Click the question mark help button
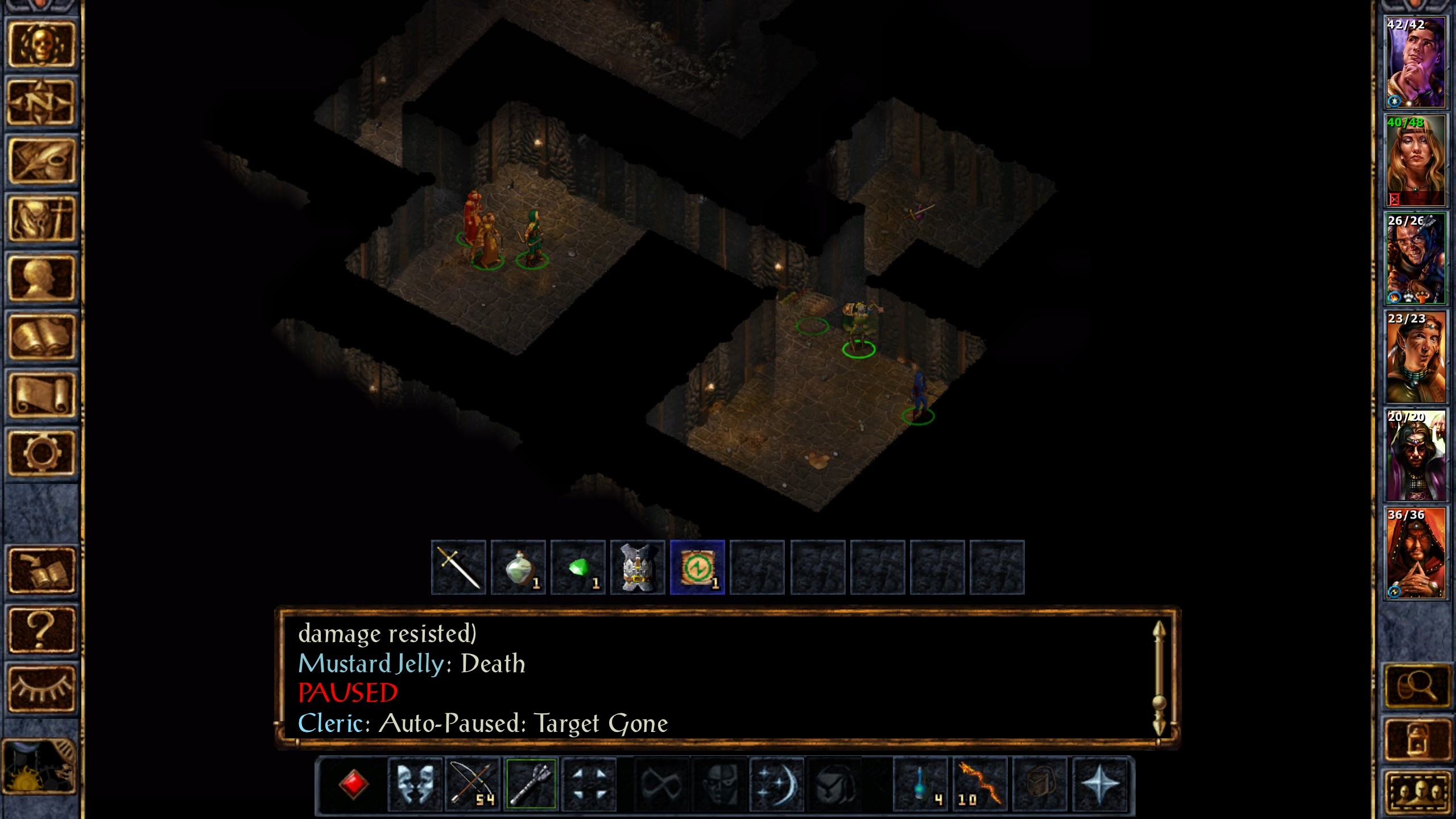Image resolution: width=1456 pixels, height=819 pixels. point(41,629)
